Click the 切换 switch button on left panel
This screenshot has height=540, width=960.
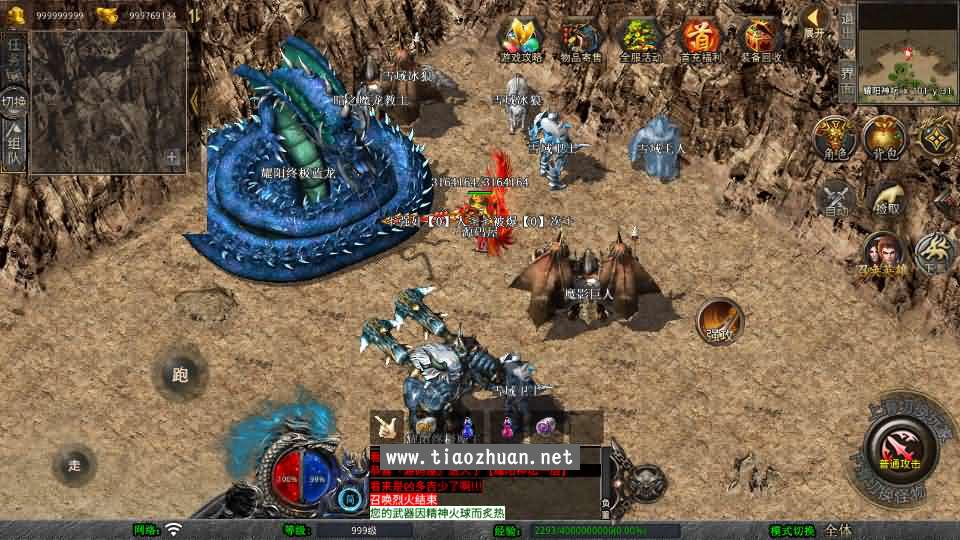tap(14, 102)
